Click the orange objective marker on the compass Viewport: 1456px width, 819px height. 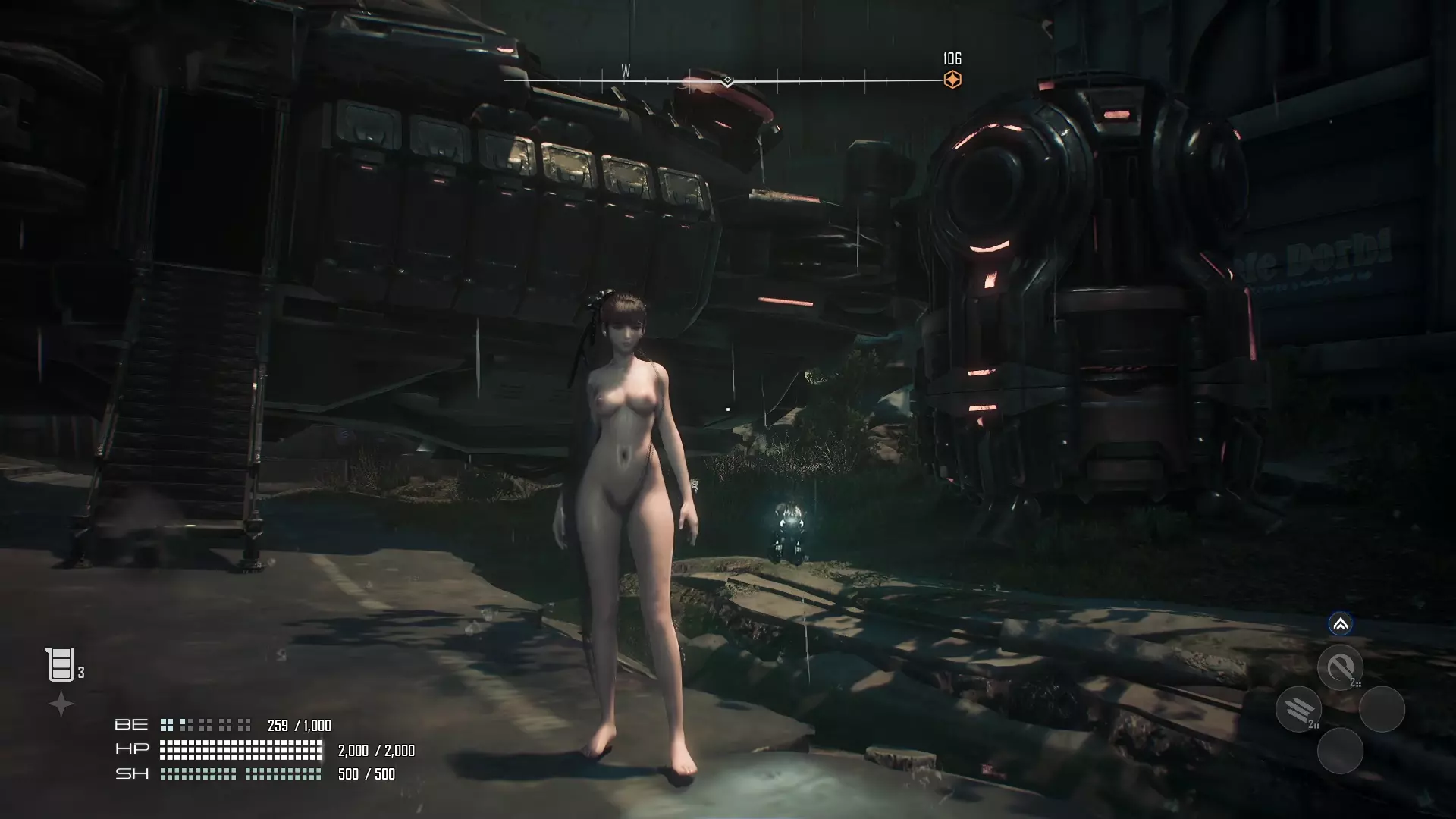952,80
